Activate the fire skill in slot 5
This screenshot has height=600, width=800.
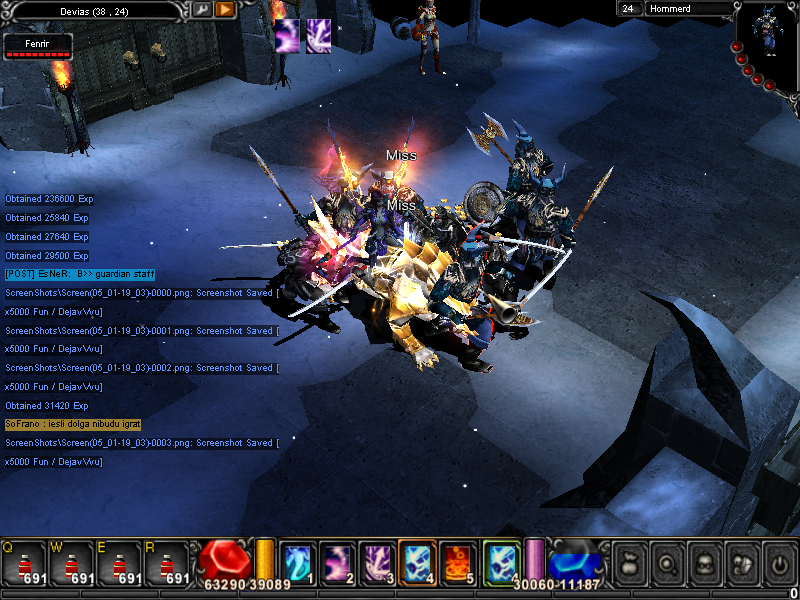457,562
